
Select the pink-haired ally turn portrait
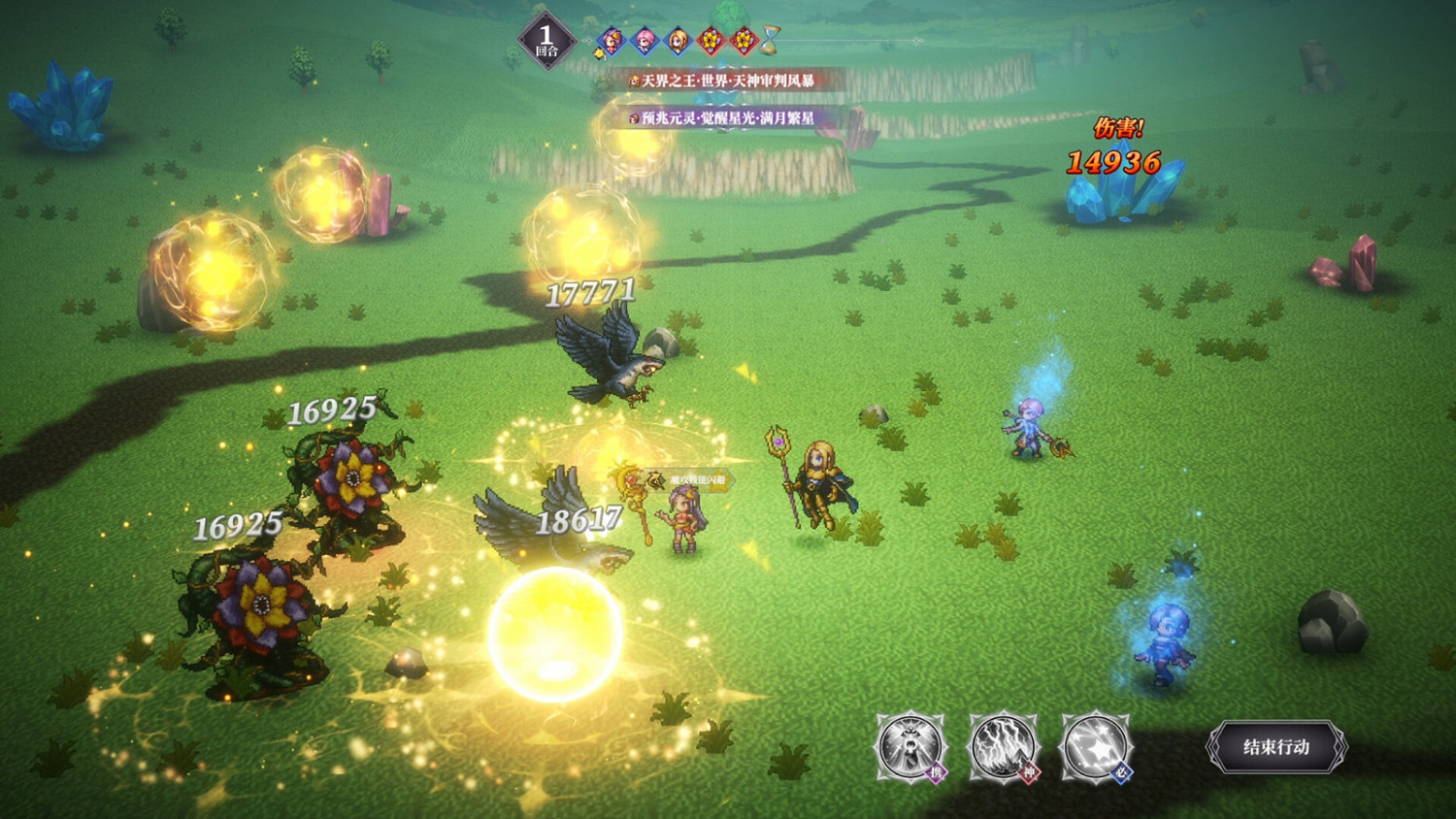(645, 40)
